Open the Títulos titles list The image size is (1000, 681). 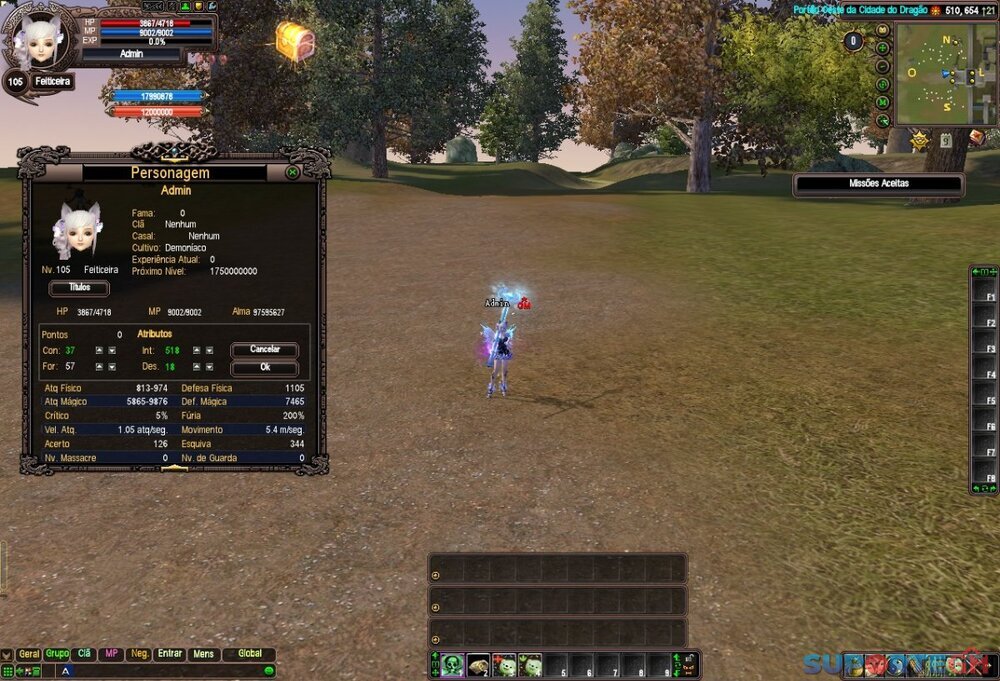(79, 288)
